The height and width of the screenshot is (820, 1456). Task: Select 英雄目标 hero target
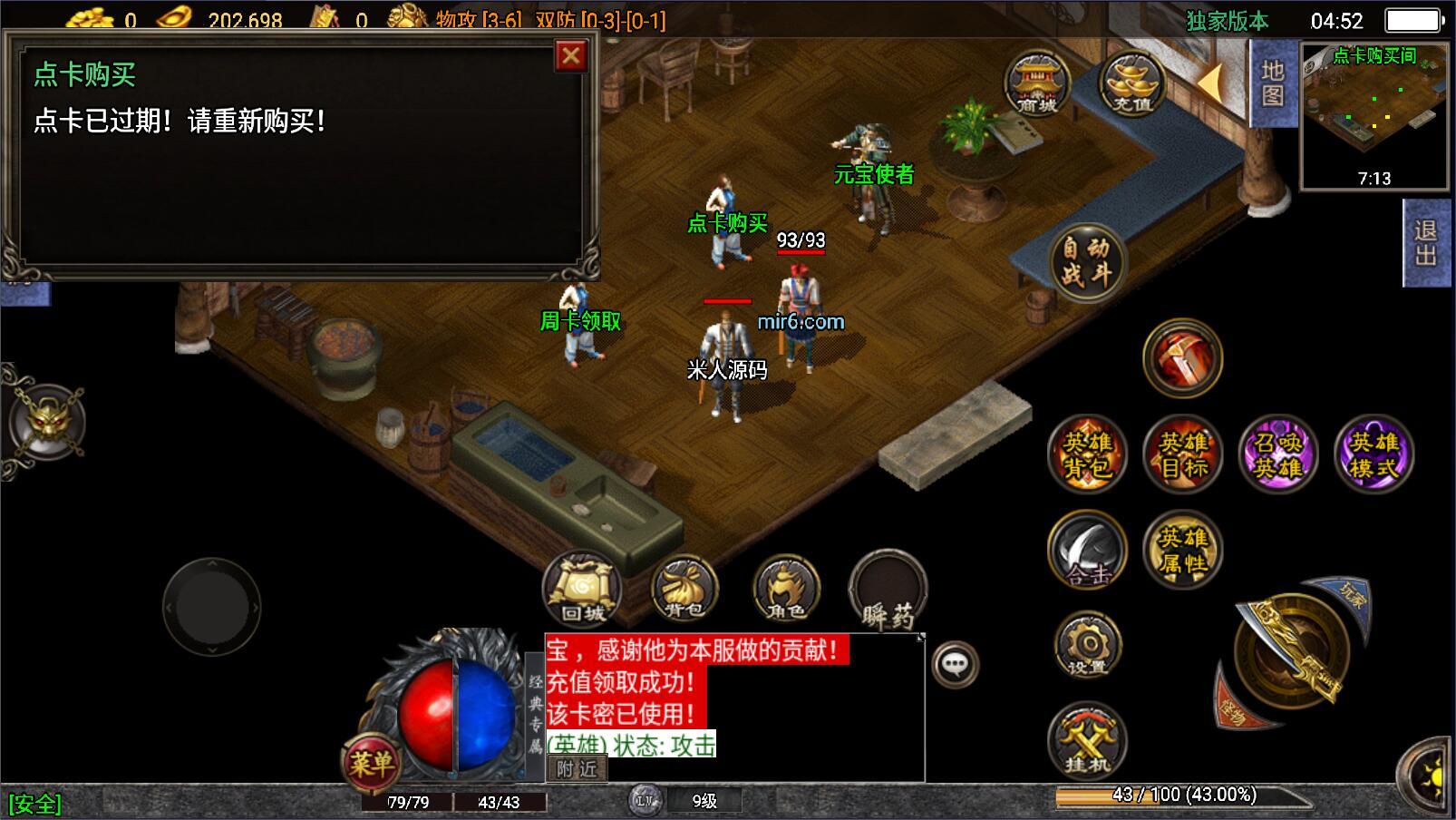[1183, 454]
